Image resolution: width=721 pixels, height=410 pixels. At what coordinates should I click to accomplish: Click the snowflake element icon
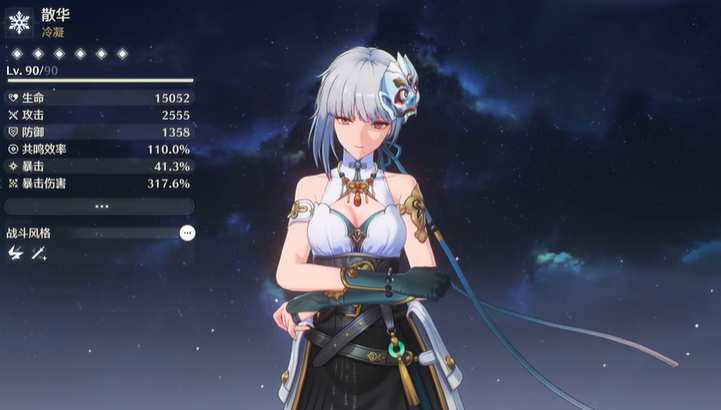[x=19, y=22]
